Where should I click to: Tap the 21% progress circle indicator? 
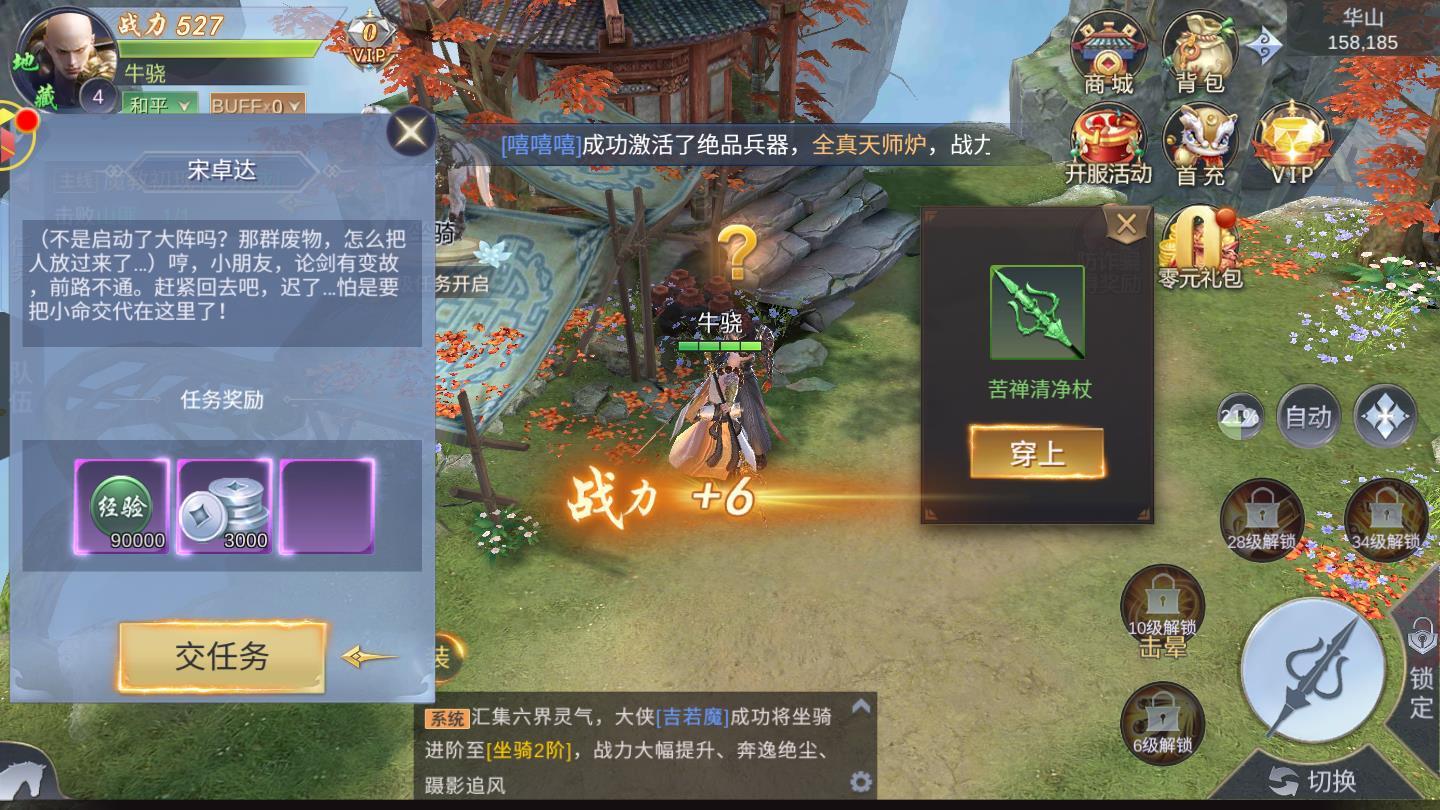point(1240,415)
